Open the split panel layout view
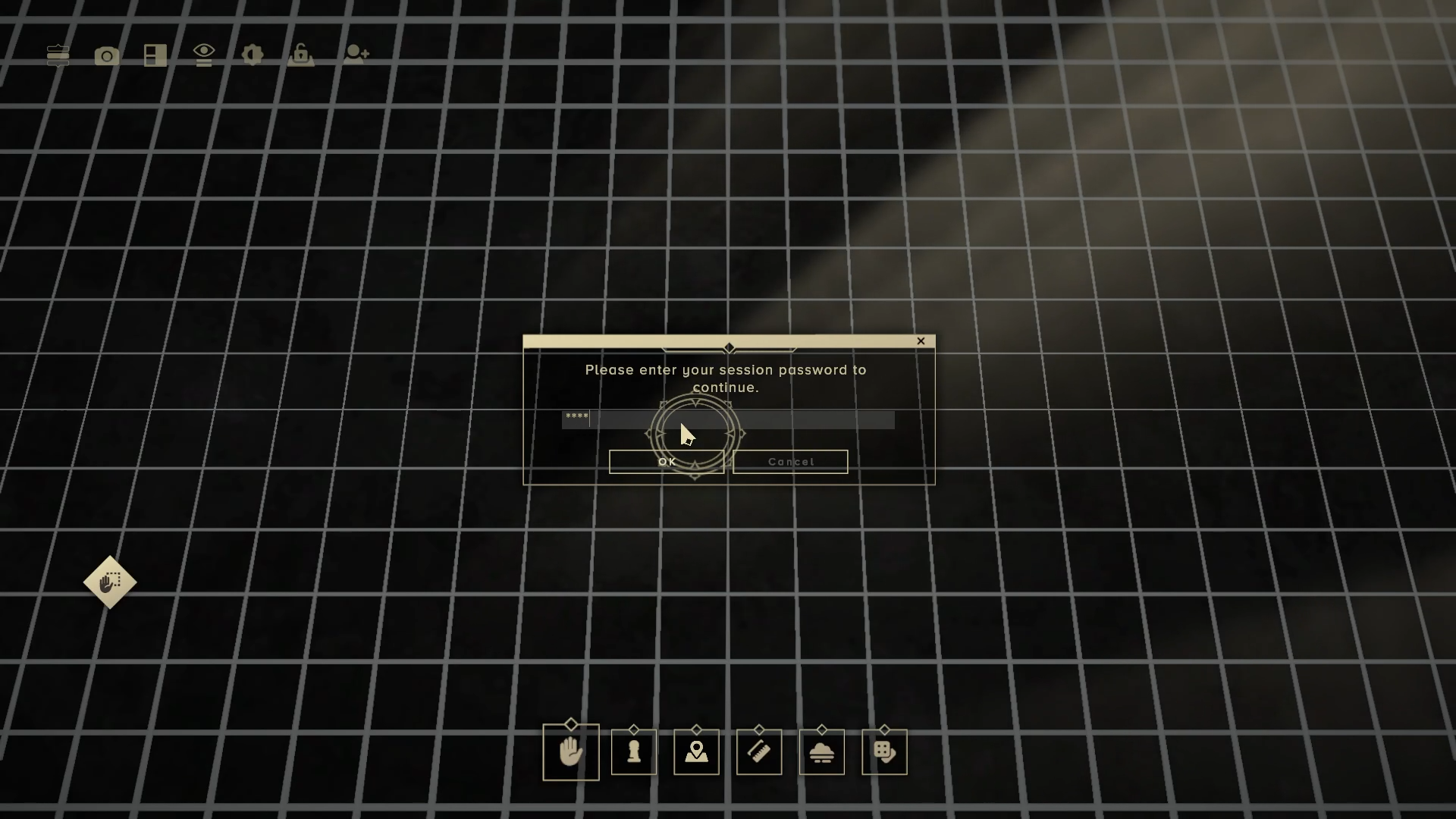The image size is (1456, 819). click(154, 55)
